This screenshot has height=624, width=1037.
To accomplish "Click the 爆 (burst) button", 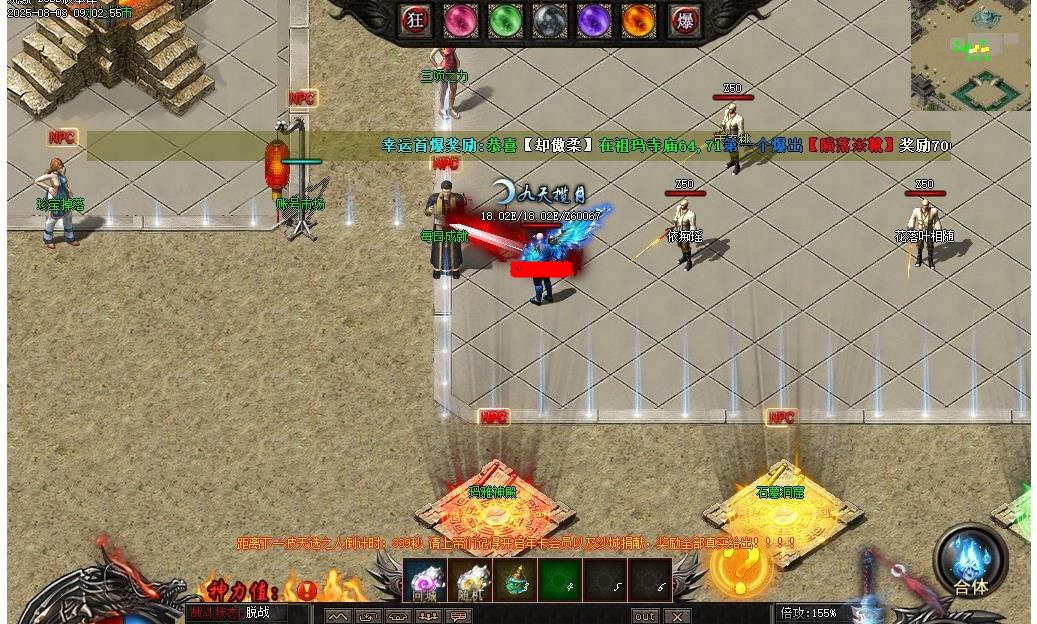I will [x=684, y=21].
